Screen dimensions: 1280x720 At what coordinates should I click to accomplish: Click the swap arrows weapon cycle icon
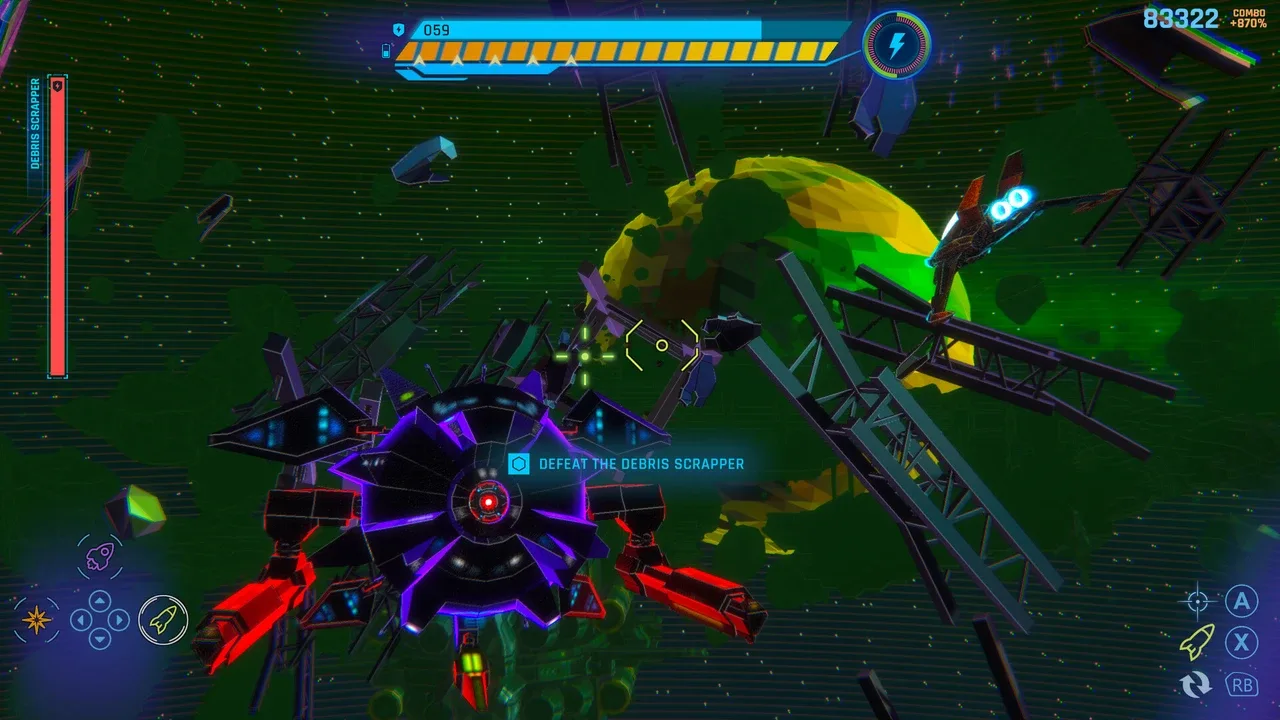coord(1196,684)
